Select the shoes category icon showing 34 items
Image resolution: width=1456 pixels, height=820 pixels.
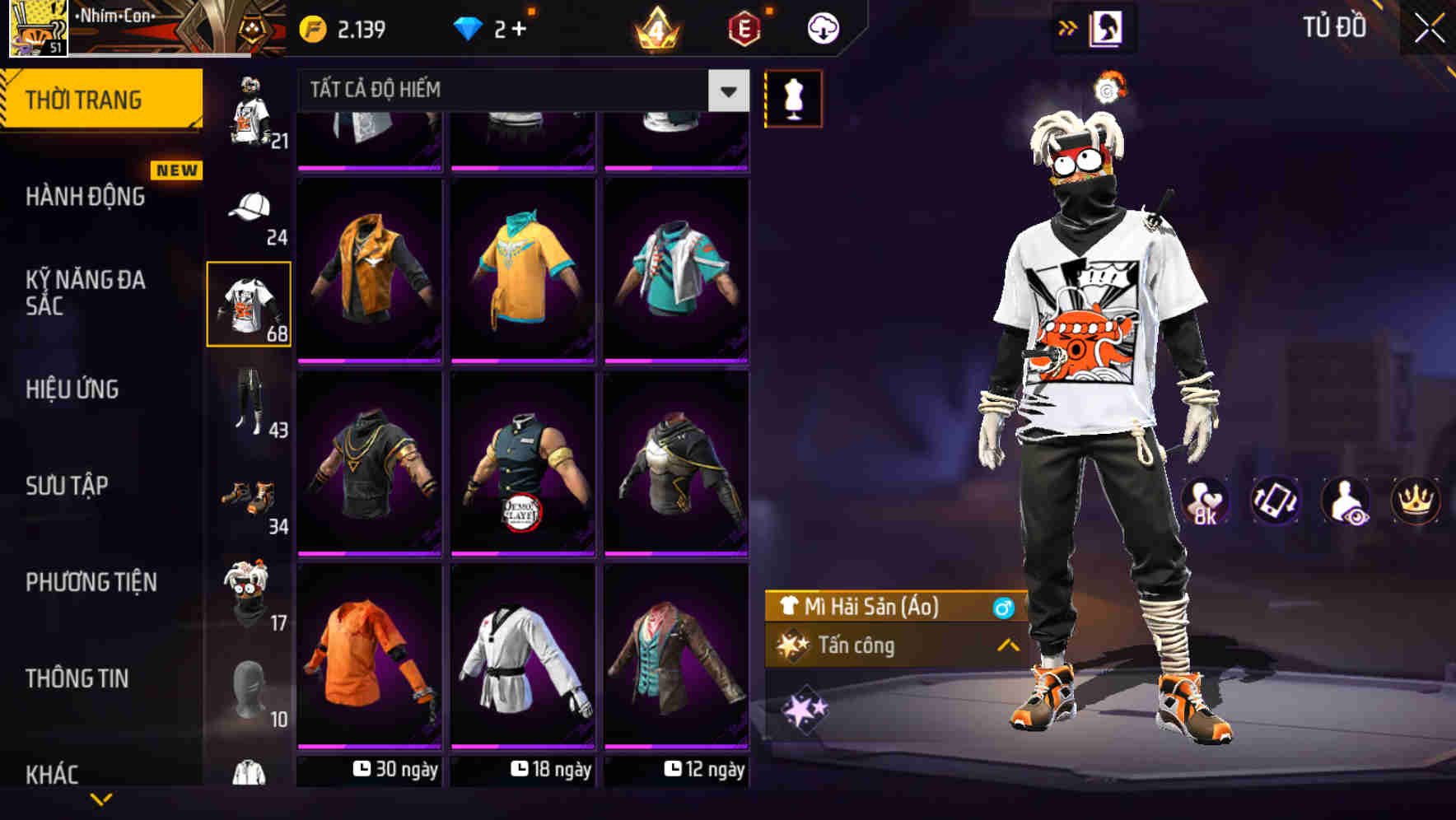point(250,500)
